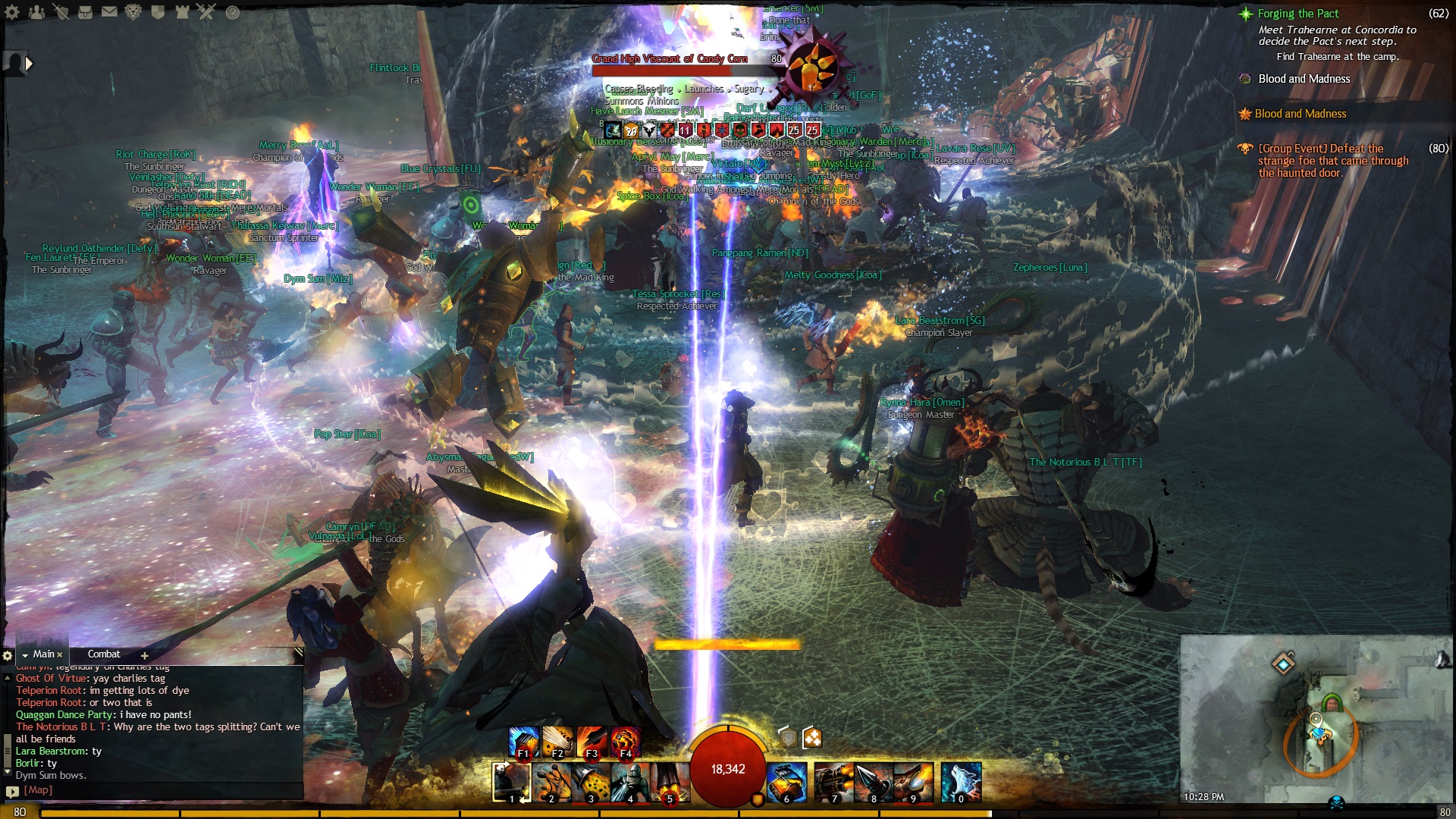Screen dimensions: 1456x819
Task: Use the wolf howl elite skill
Action: coord(961,783)
